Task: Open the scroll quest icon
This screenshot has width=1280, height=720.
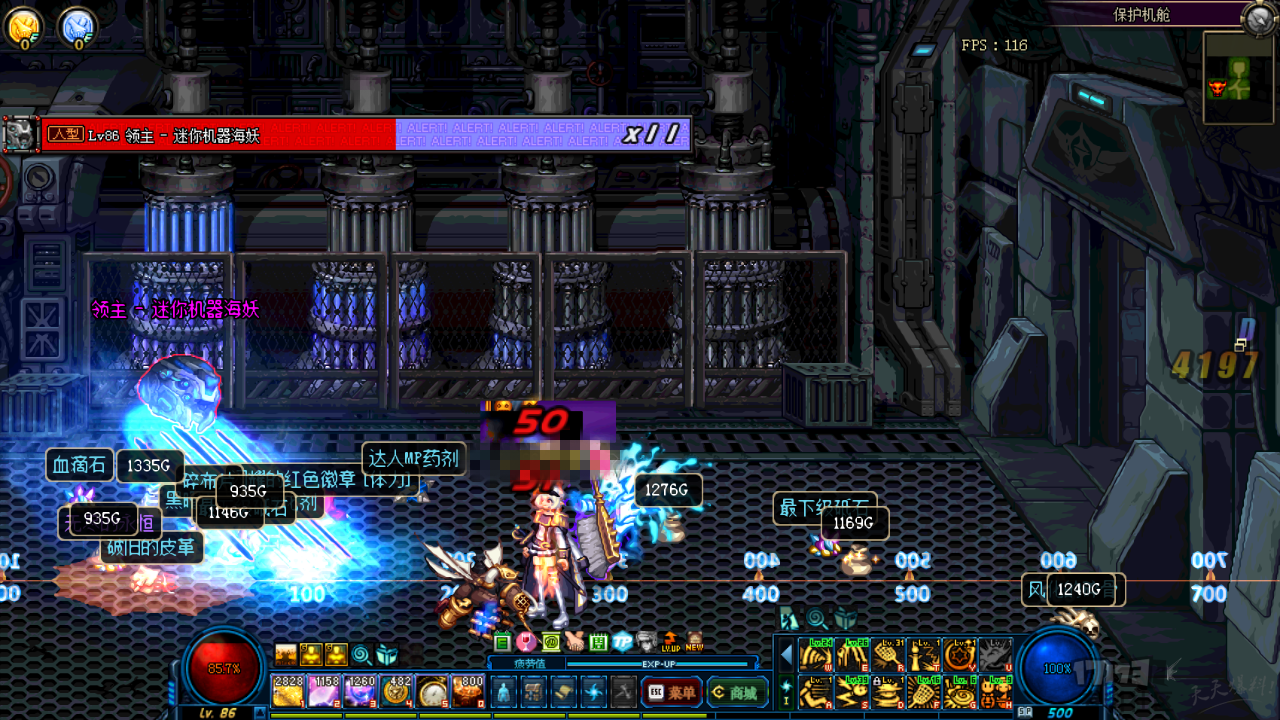Action: [x=564, y=691]
